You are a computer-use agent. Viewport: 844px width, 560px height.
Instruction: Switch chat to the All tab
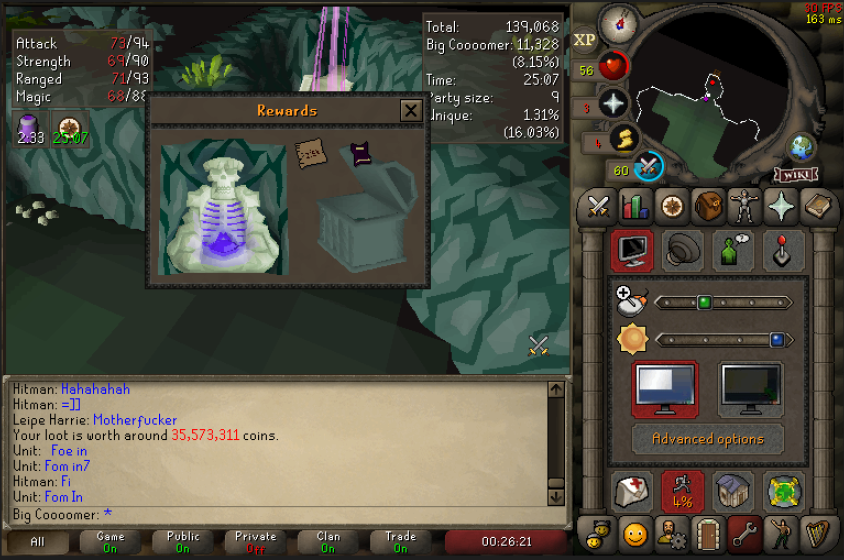click(37, 542)
